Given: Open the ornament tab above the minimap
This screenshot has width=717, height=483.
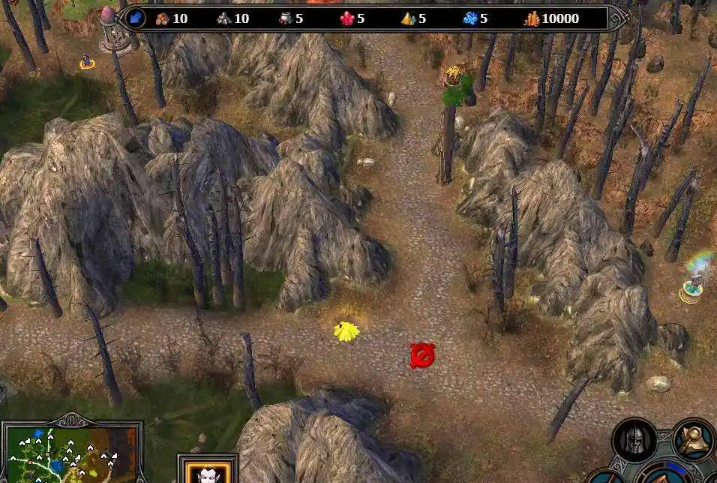Looking at the screenshot, I should [73, 418].
